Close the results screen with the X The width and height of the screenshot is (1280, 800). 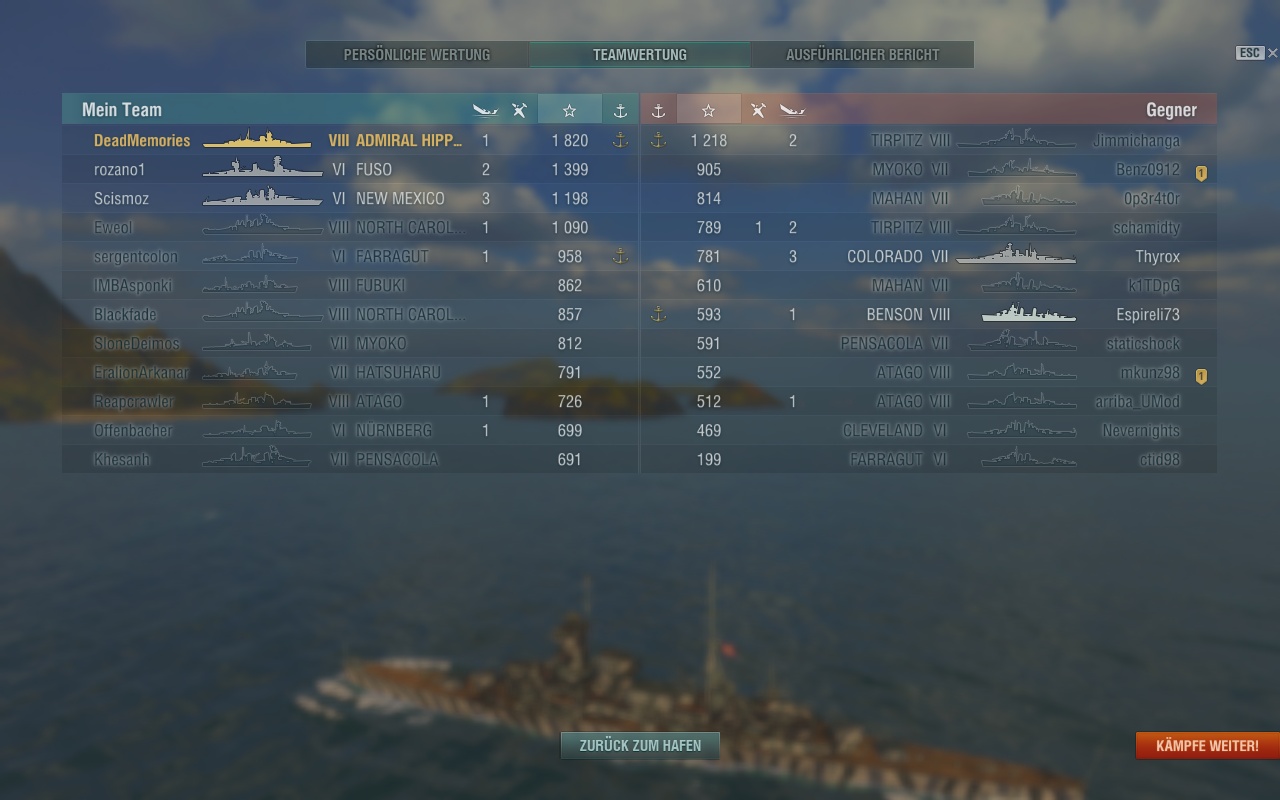pyautogui.click(x=1272, y=53)
